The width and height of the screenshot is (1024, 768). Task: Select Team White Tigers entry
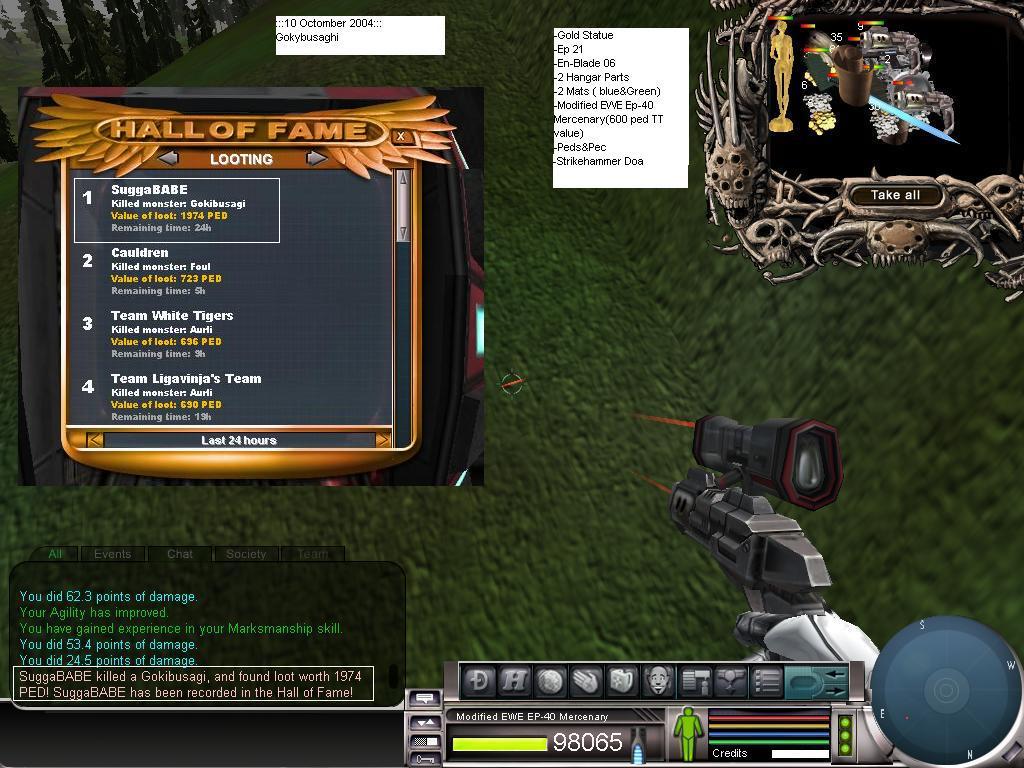[177, 335]
